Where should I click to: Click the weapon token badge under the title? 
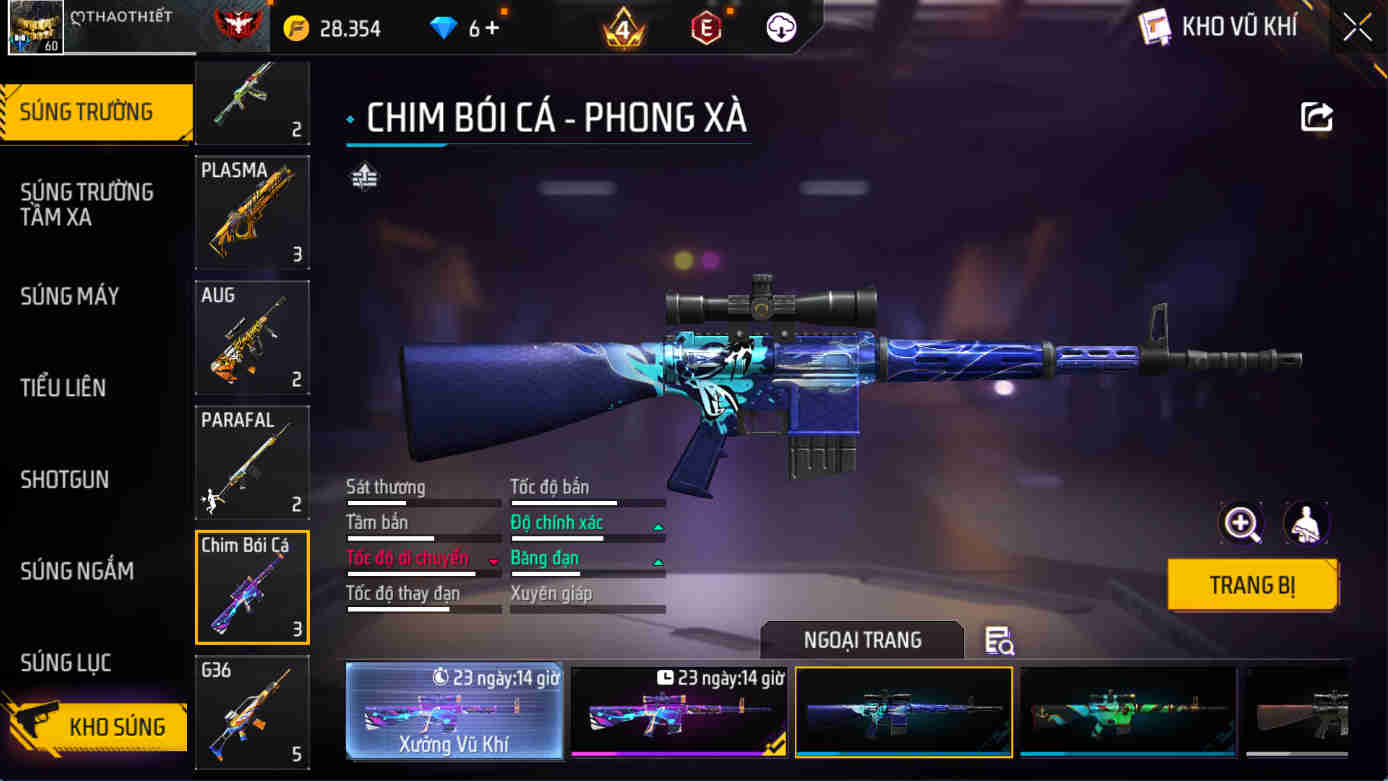(363, 176)
